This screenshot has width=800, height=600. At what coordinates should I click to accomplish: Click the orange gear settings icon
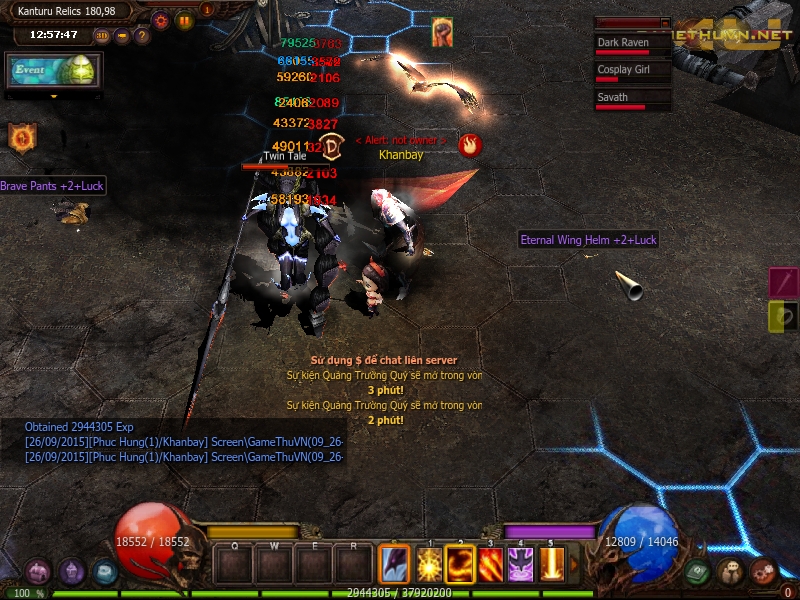(x=160, y=19)
